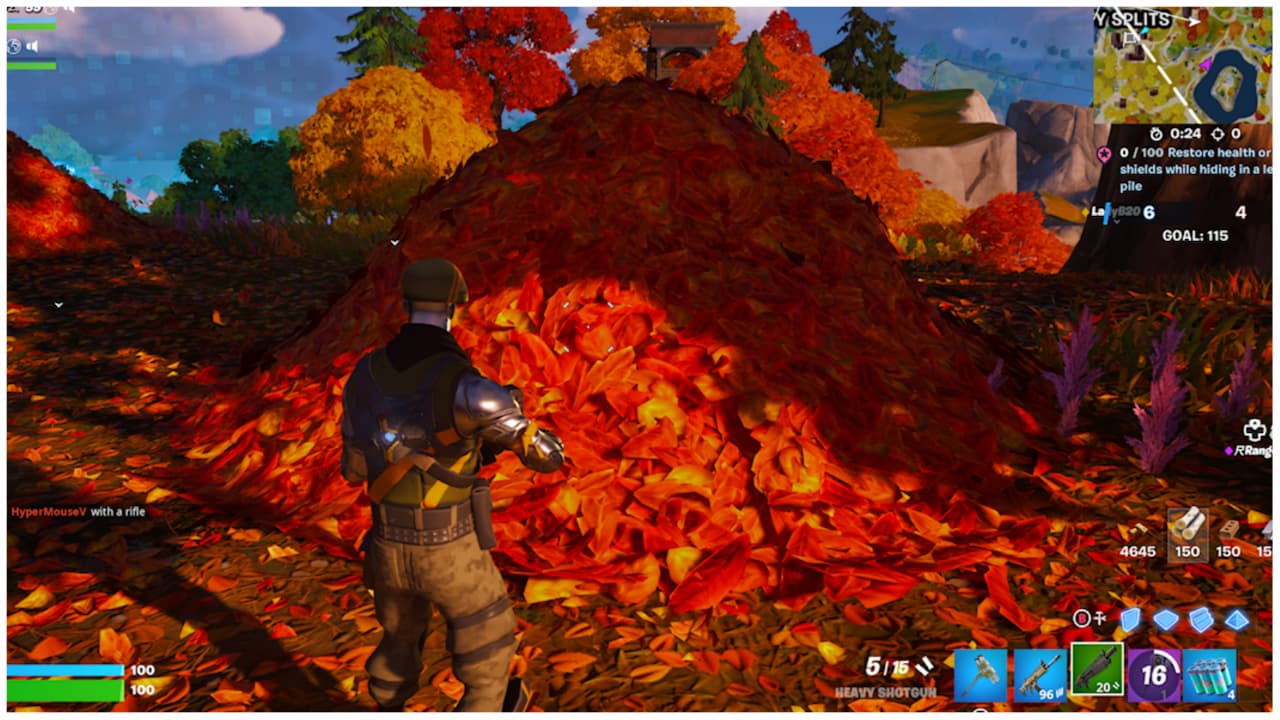Select the assault rifle with 96 ammo
This screenshot has width=1280, height=720.
pyautogui.click(x=1039, y=674)
